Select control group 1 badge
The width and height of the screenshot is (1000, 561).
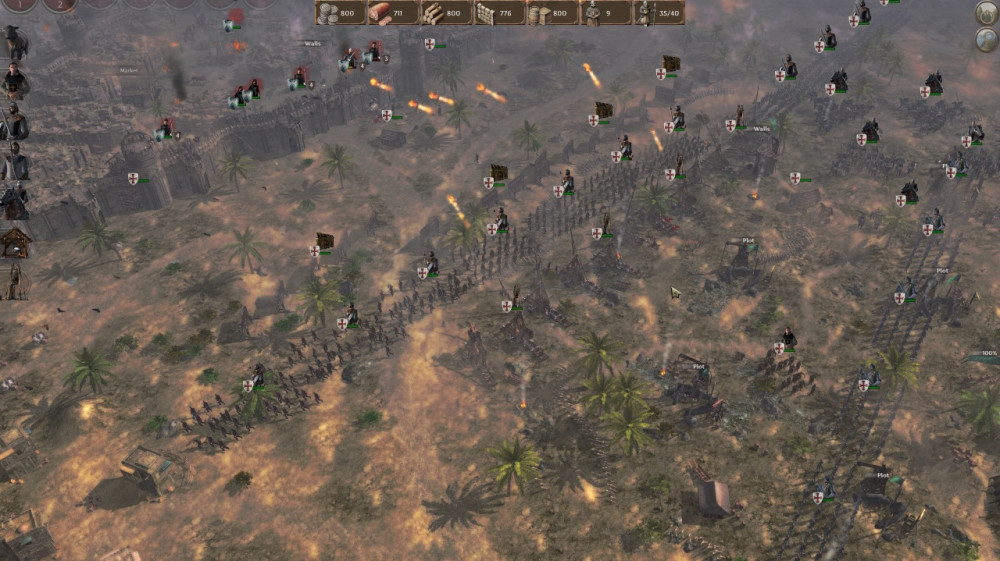pos(18,4)
